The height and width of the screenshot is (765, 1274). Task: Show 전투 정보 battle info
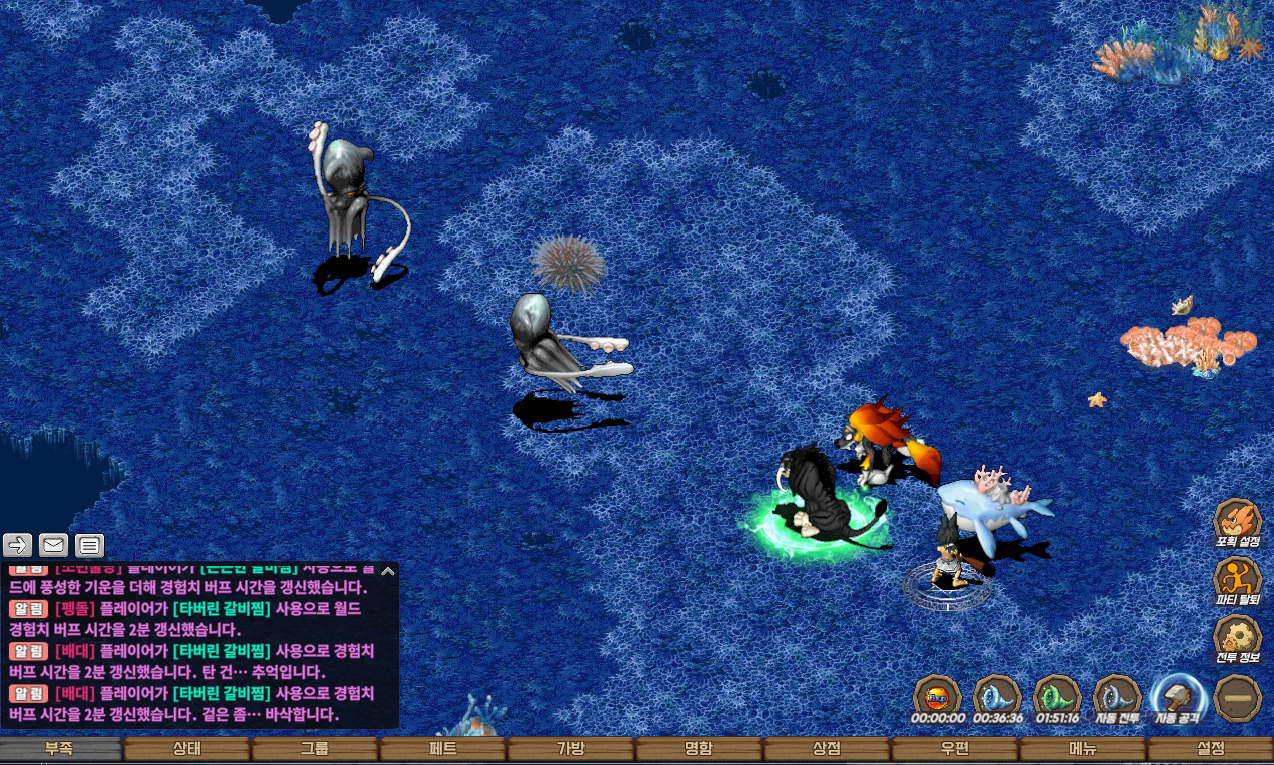(x=1237, y=638)
